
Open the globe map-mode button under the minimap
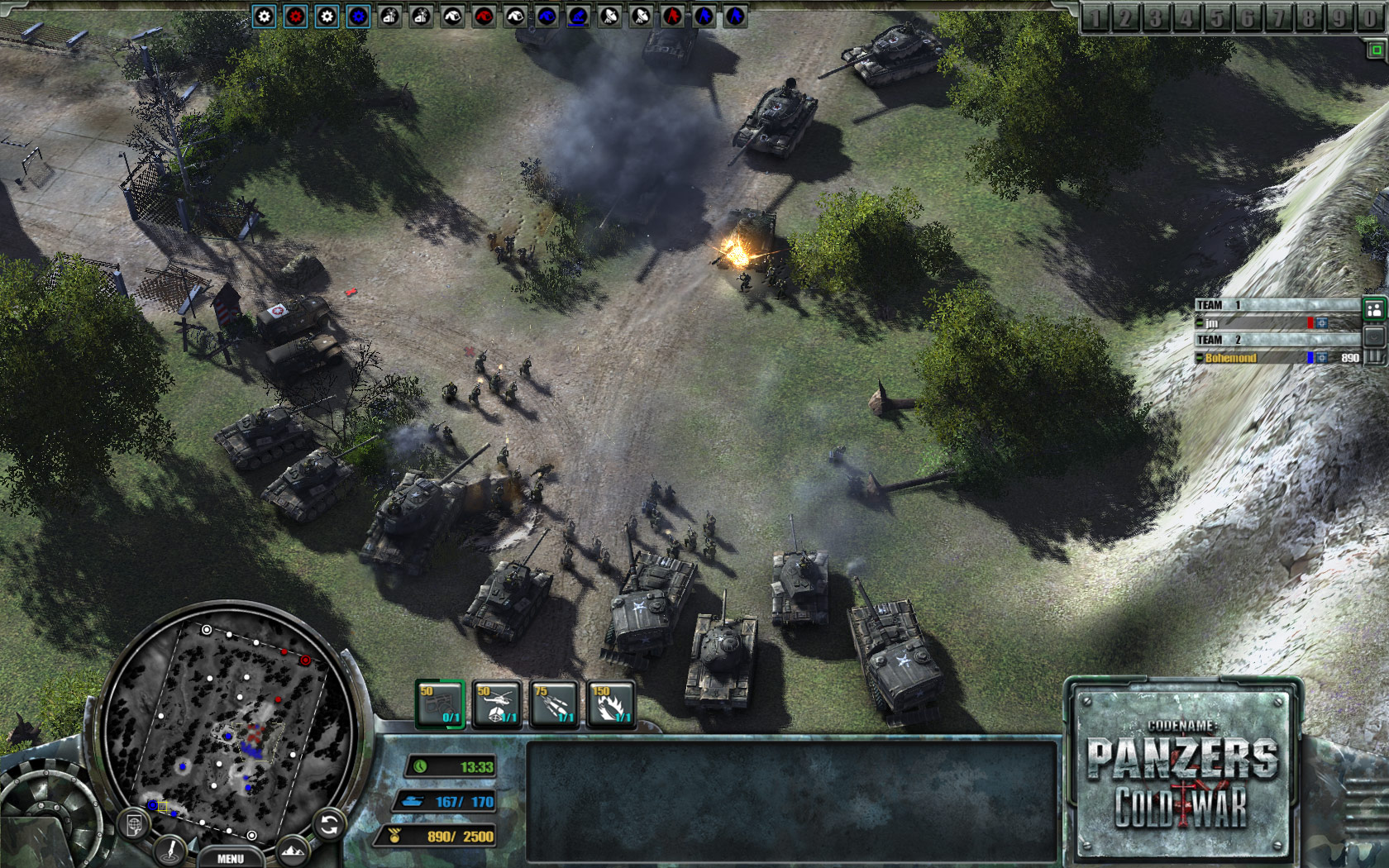[133, 823]
